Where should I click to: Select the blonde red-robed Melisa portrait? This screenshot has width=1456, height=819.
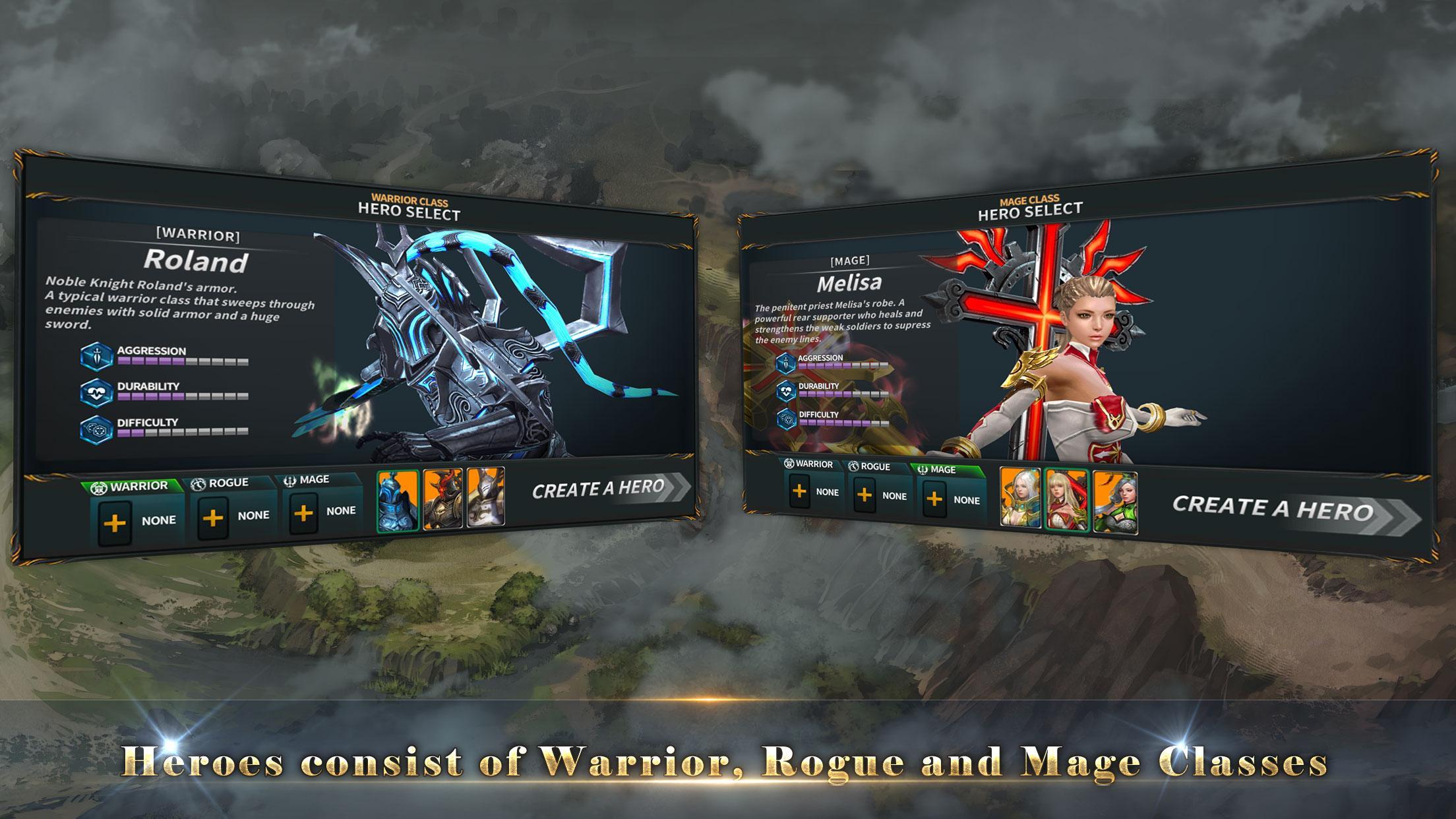pos(1066,500)
